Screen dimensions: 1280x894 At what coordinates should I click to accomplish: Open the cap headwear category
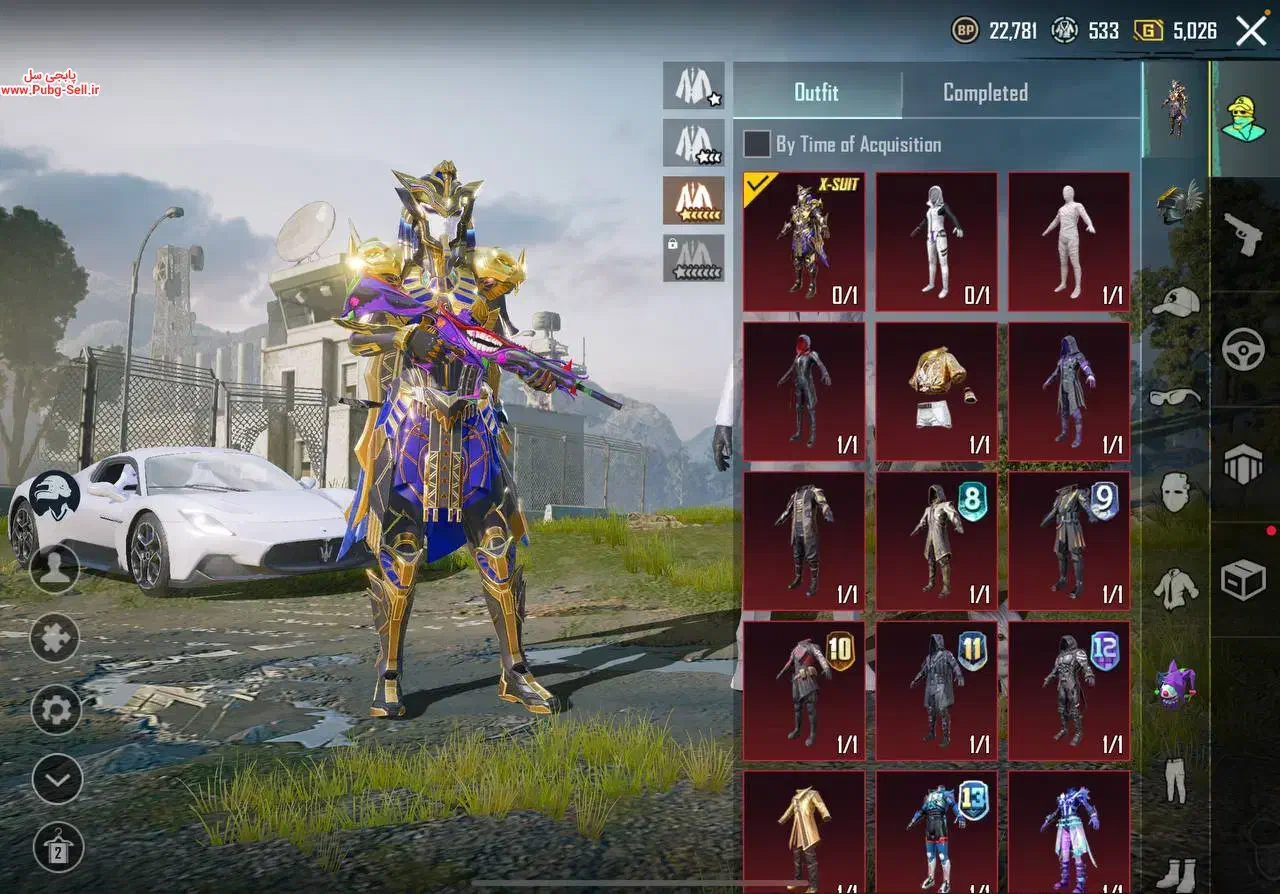pos(1176,301)
